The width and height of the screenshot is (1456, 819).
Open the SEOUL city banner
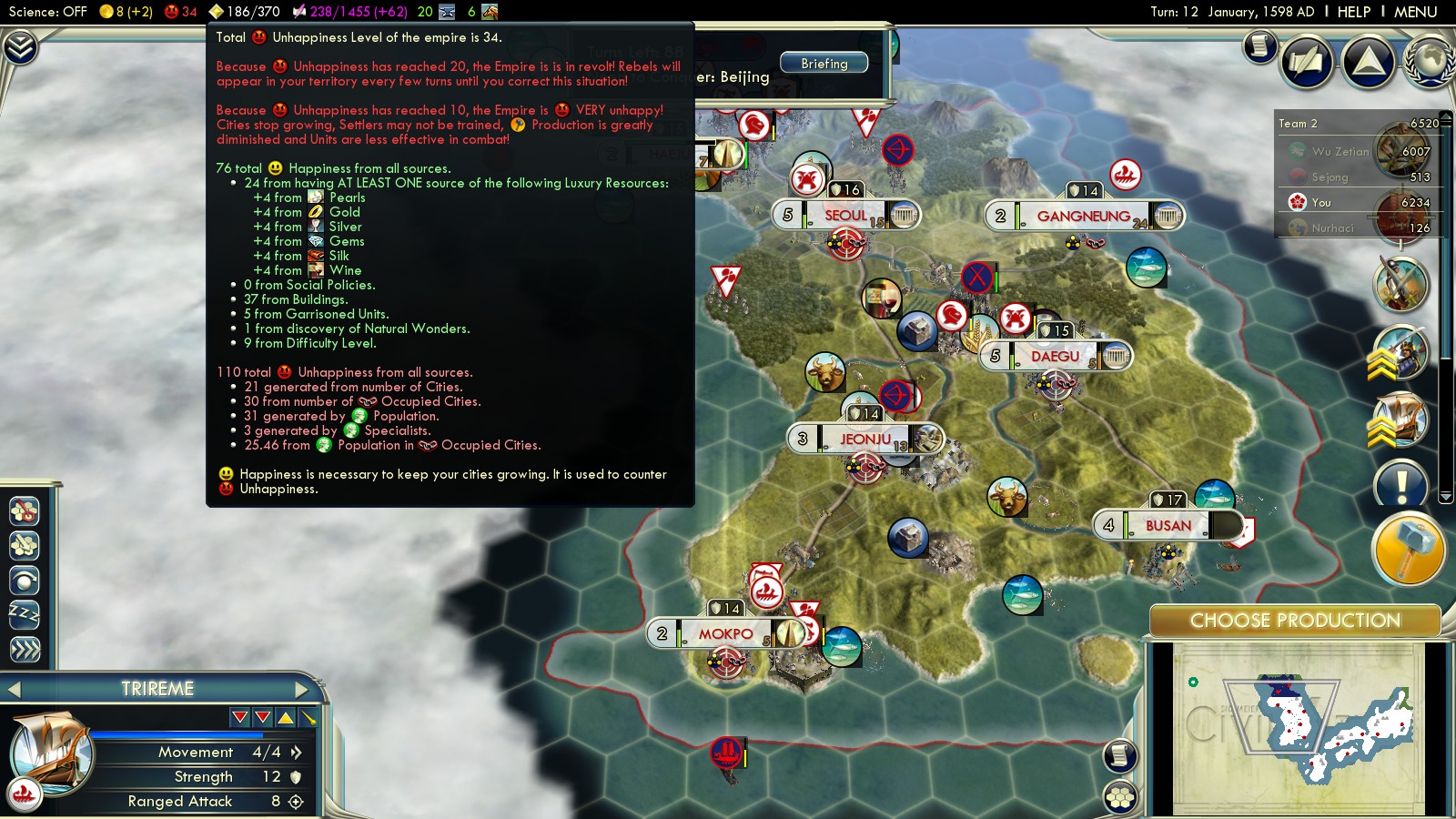tap(845, 216)
